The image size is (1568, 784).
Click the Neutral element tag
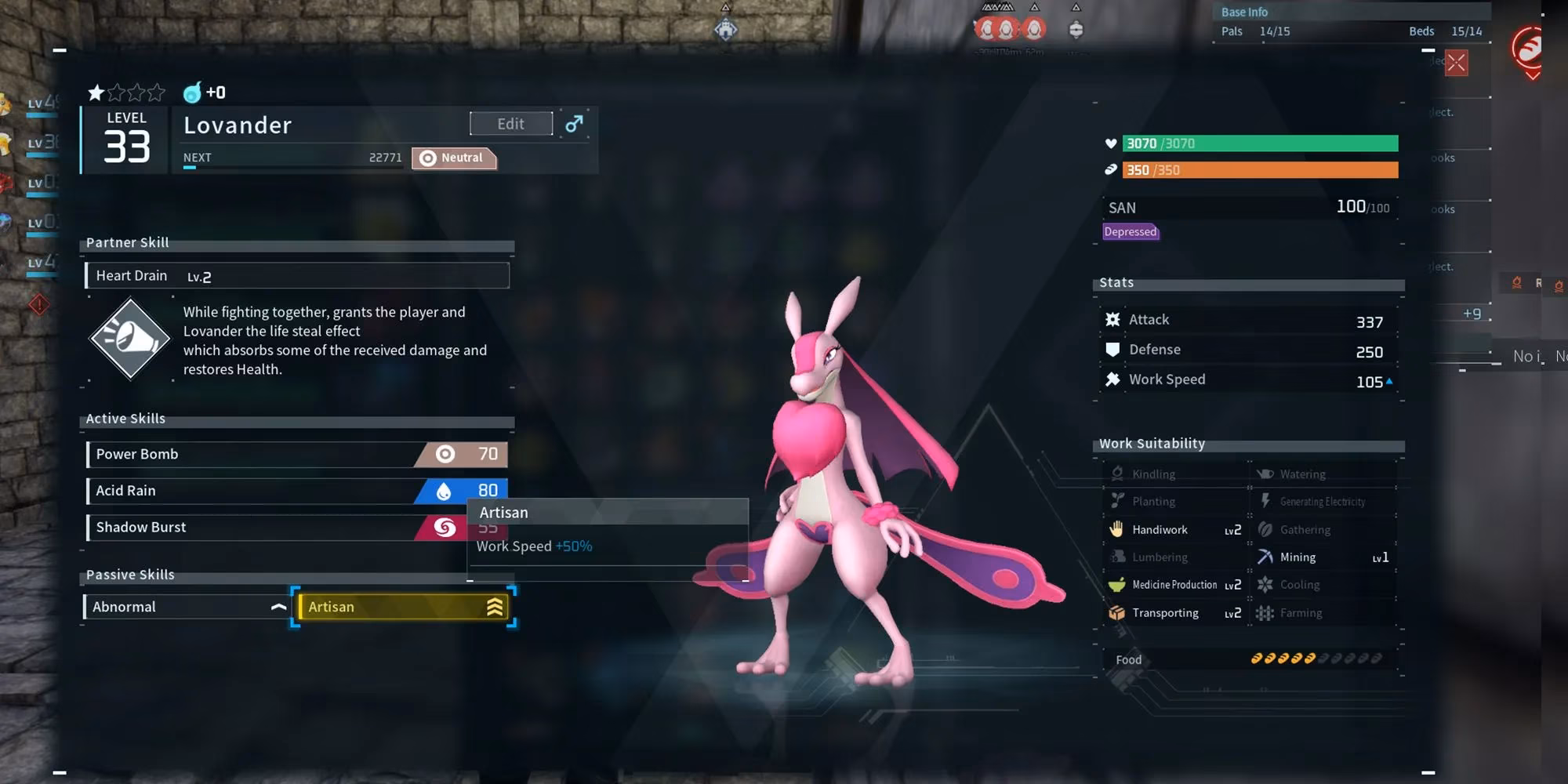(x=453, y=158)
